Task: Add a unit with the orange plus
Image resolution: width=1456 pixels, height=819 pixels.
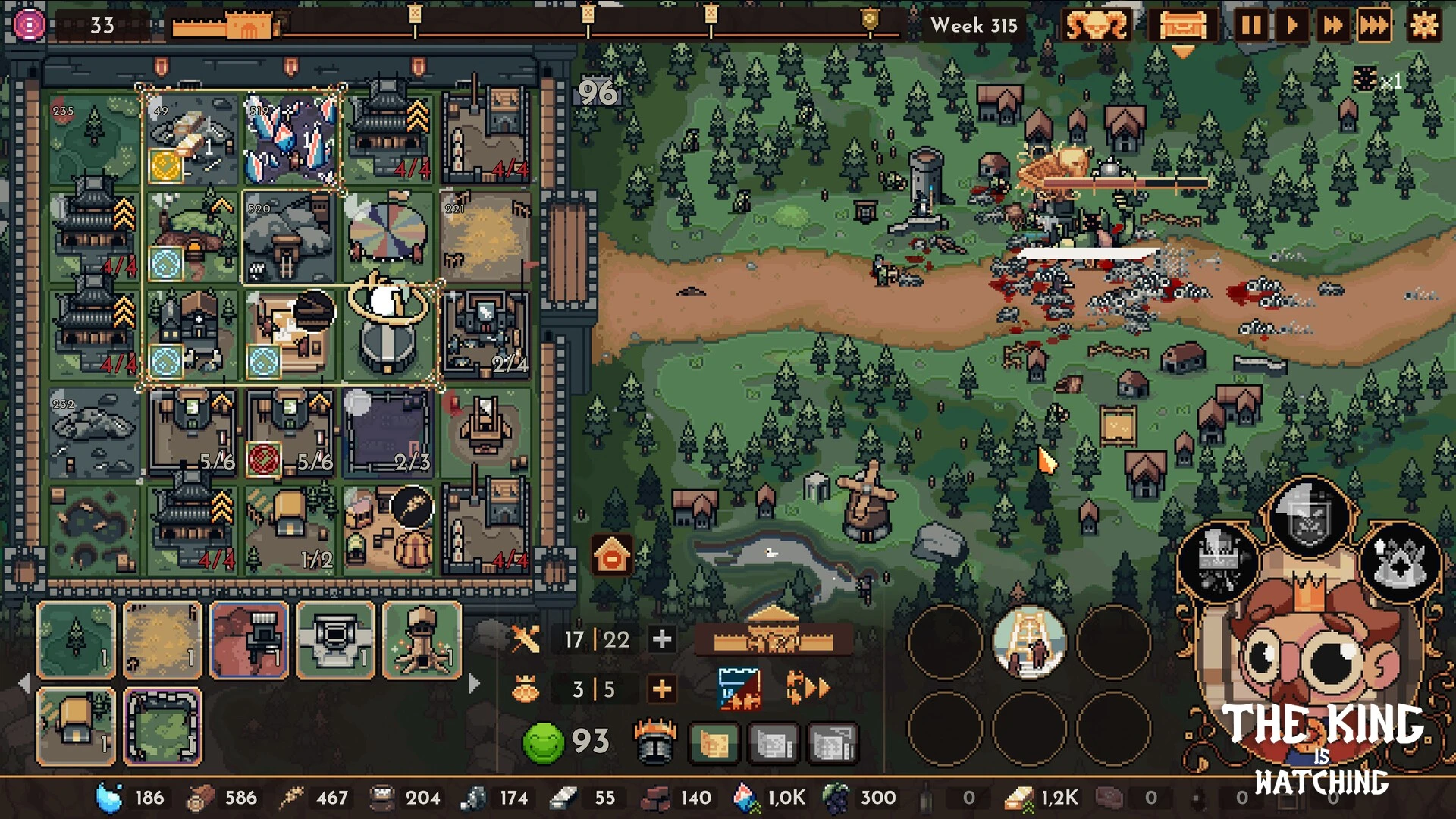Action: pos(662,689)
